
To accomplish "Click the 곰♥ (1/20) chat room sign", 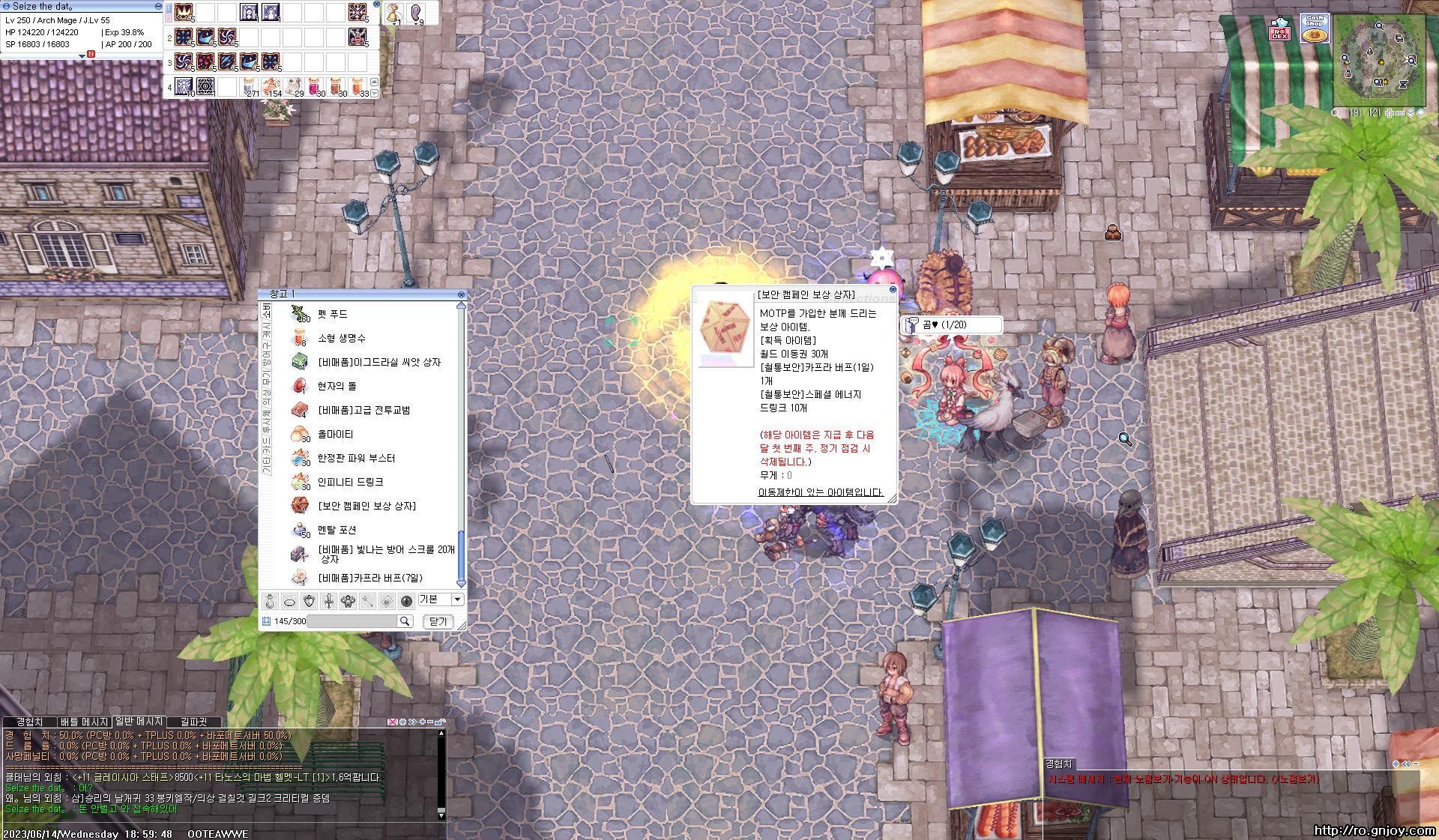I will point(952,324).
